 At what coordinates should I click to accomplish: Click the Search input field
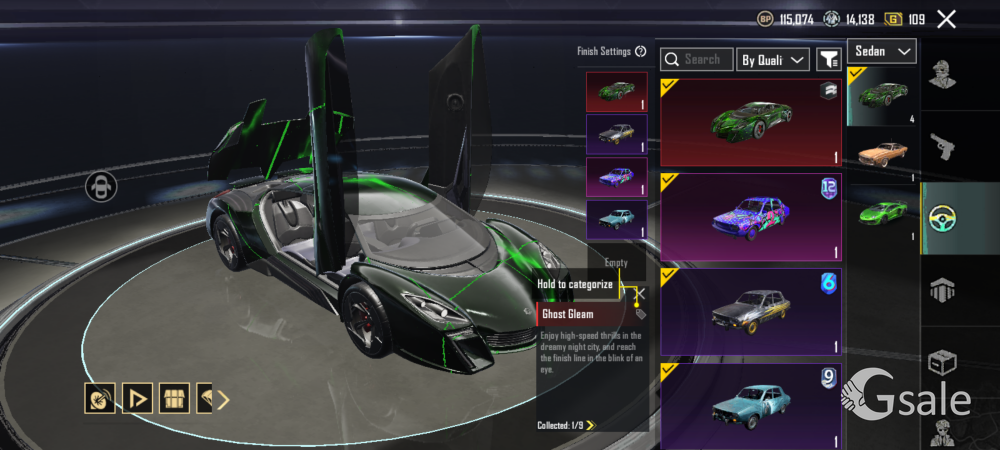697,60
